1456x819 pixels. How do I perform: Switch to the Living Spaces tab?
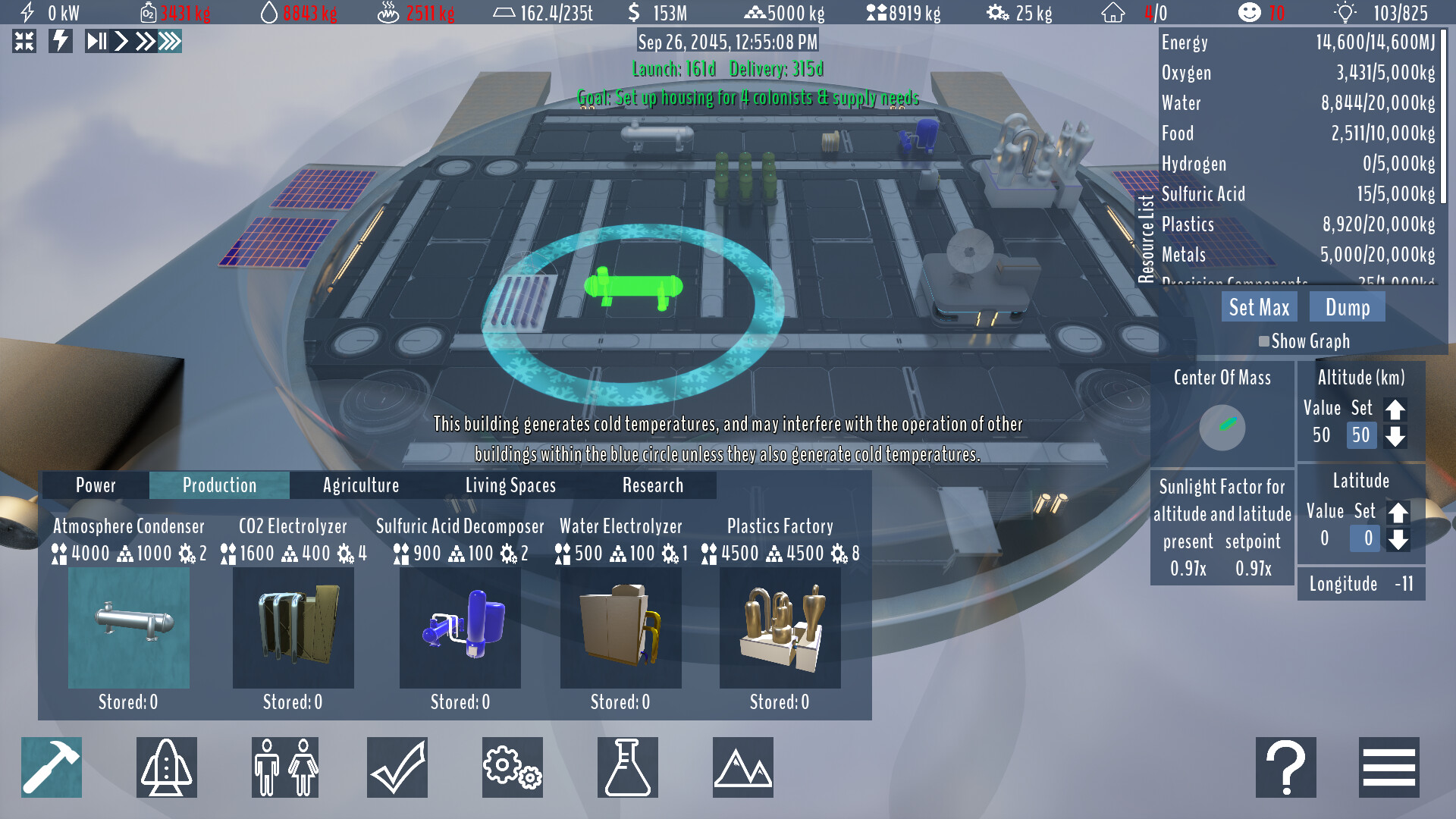click(511, 485)
